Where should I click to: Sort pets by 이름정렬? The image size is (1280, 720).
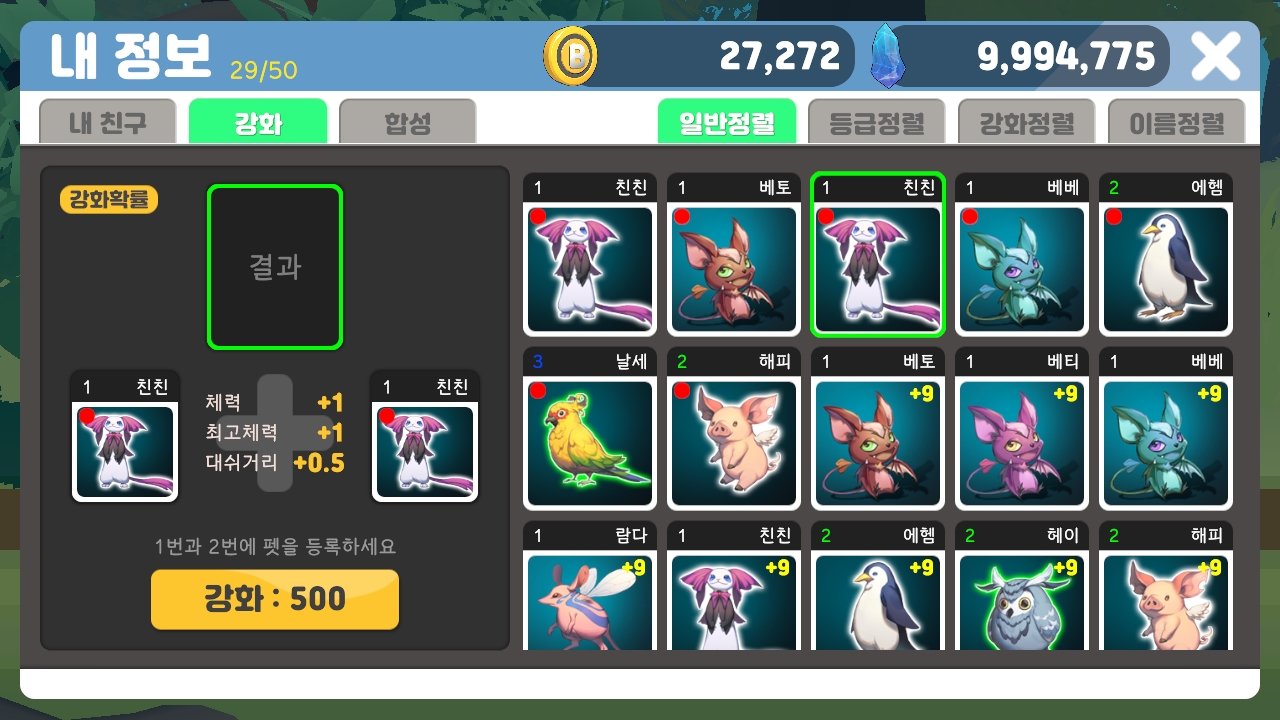pyautogui.click(x=1176, y=118)
